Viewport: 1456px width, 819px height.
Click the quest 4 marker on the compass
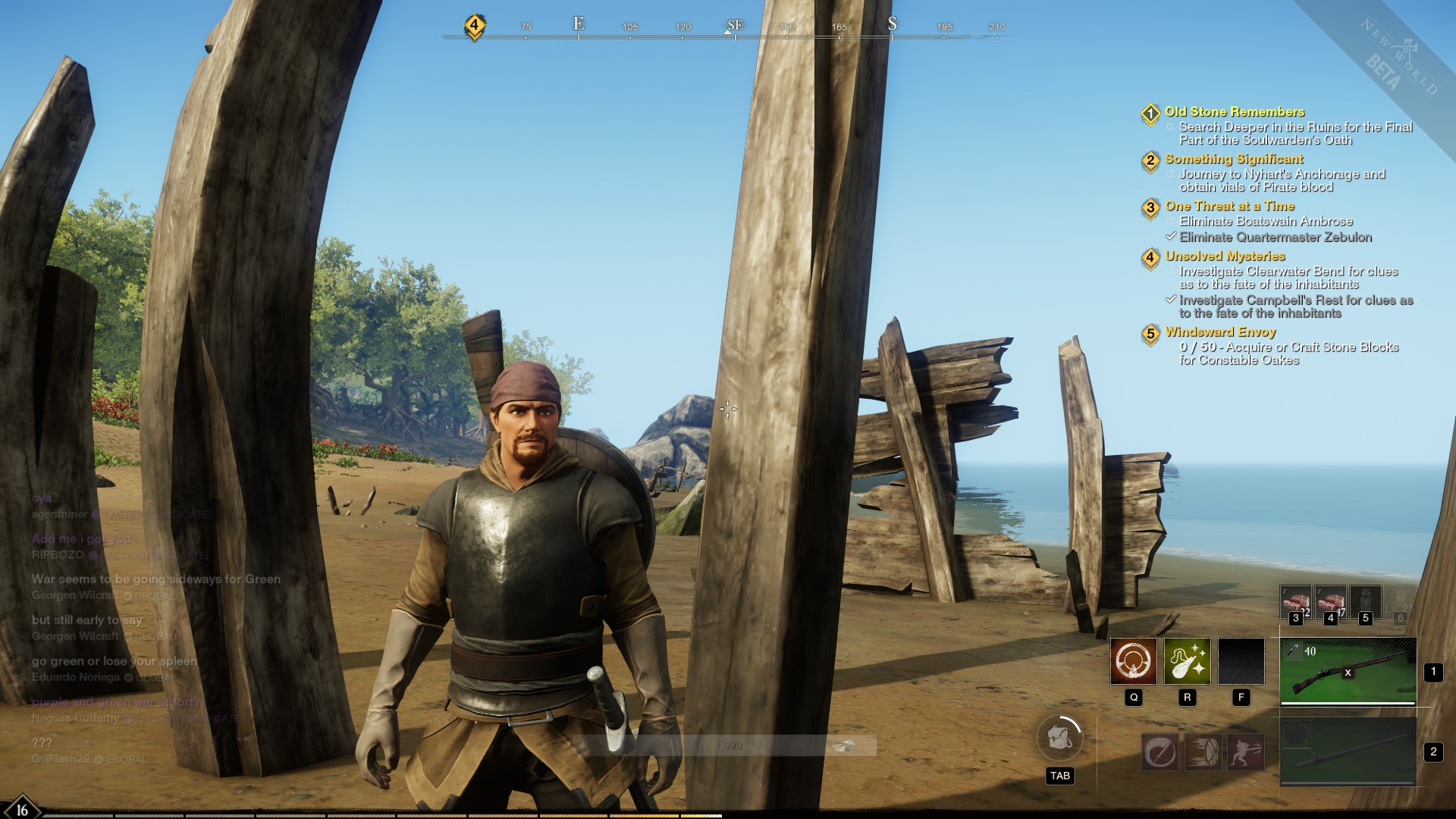(474, 25)
